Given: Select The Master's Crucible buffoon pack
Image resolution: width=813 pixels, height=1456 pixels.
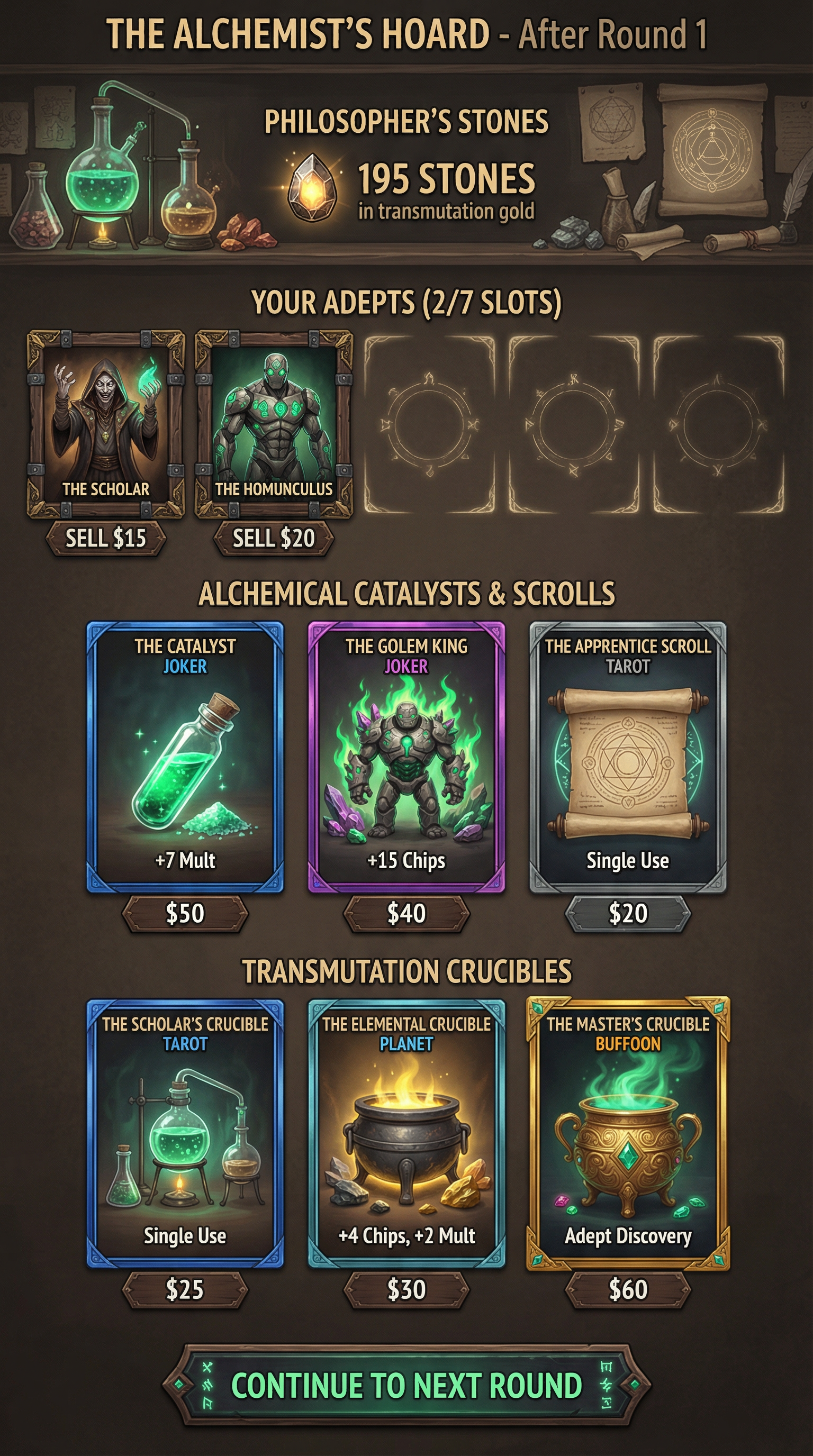Looking at the screenshot, I should pyautogui.click(x=628, y=1133).
